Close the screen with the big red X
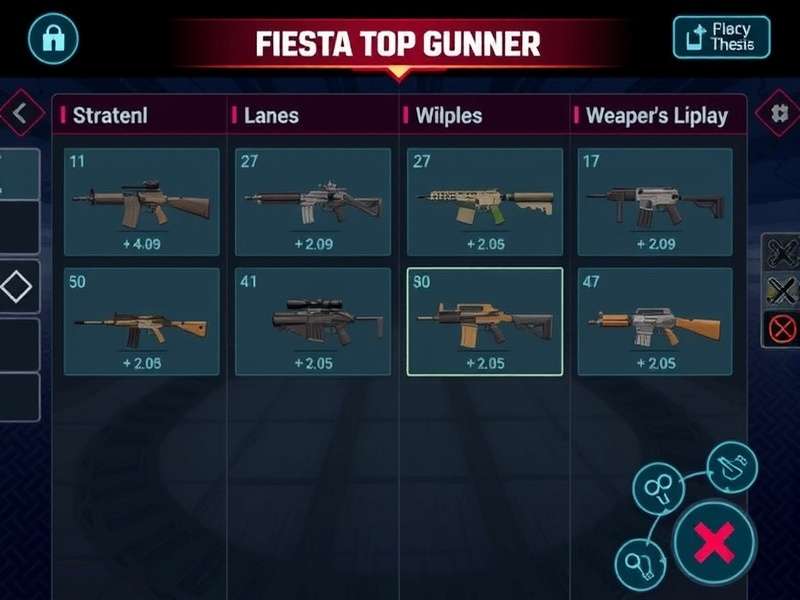The height and width of the screenshot is (600, 800). coord(714,543)
